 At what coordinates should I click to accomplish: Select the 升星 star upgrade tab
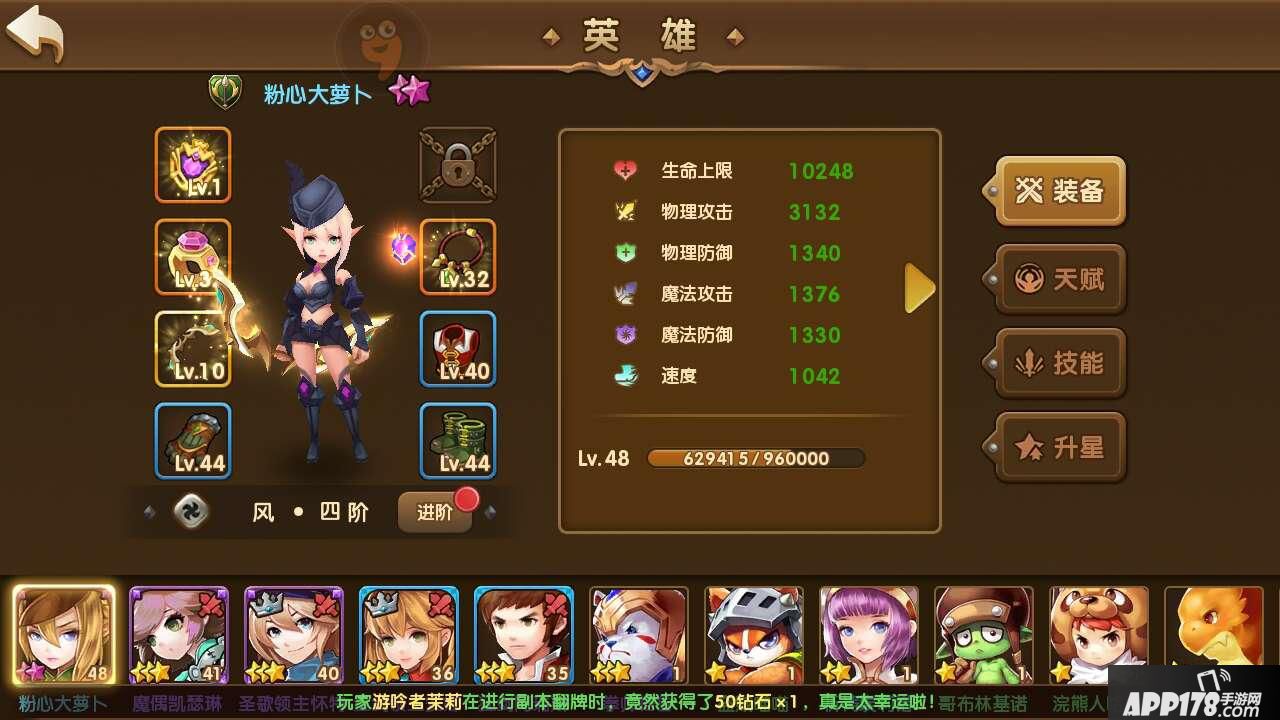pos(1061,447)
